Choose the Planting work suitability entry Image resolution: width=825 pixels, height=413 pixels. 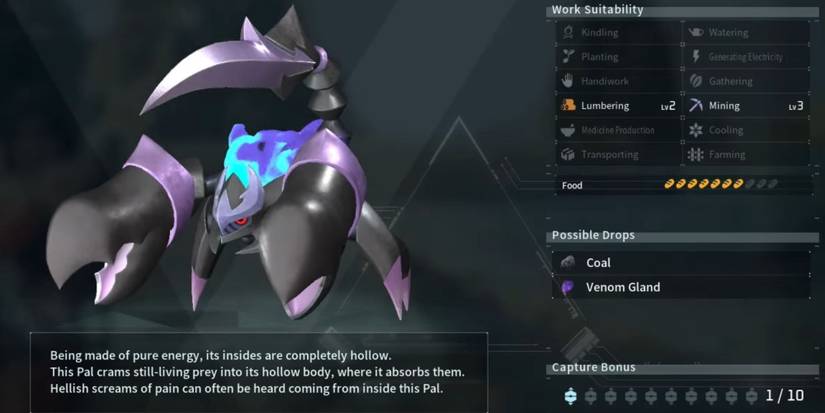click(x=617, y=57)
